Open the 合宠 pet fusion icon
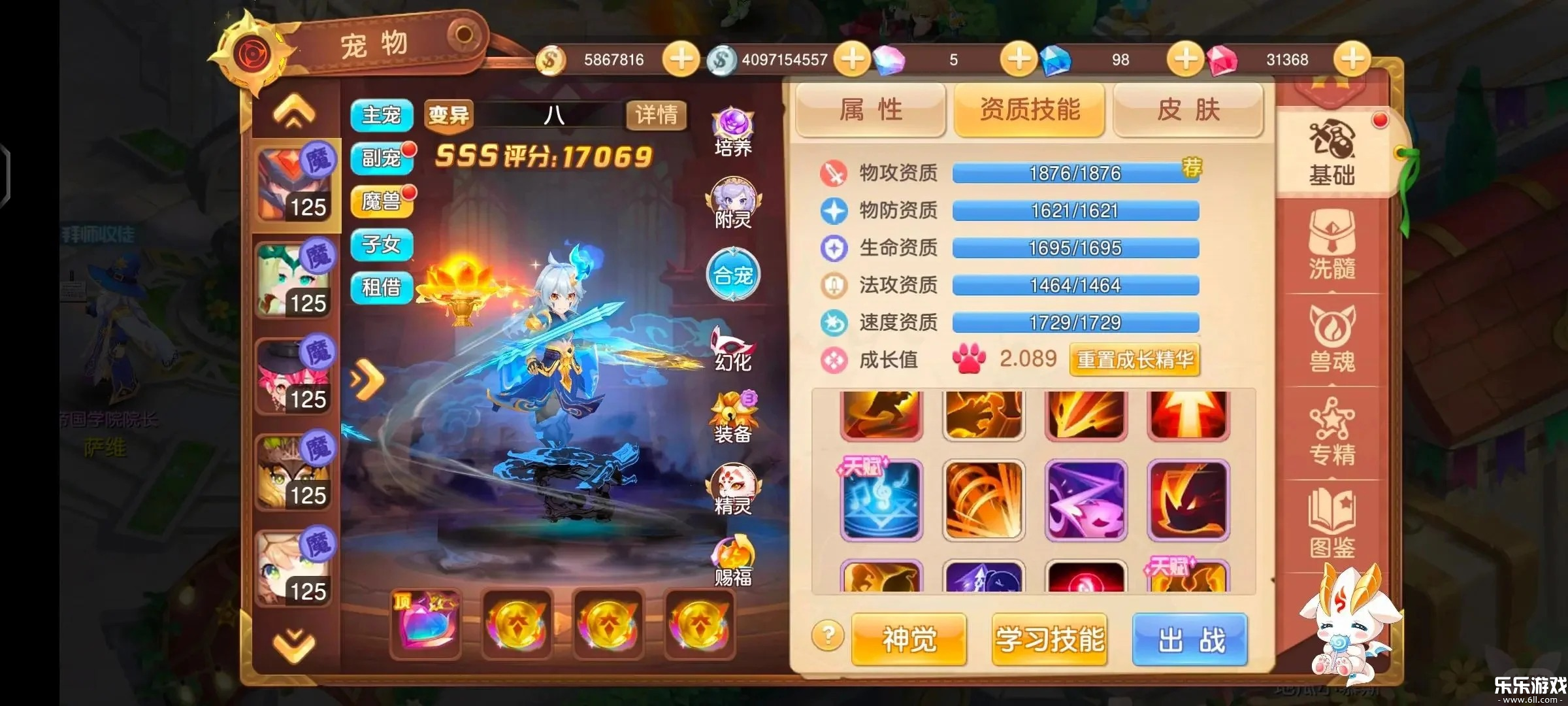The height and width of the screenshot is (706, 1568). pos(733,276)
